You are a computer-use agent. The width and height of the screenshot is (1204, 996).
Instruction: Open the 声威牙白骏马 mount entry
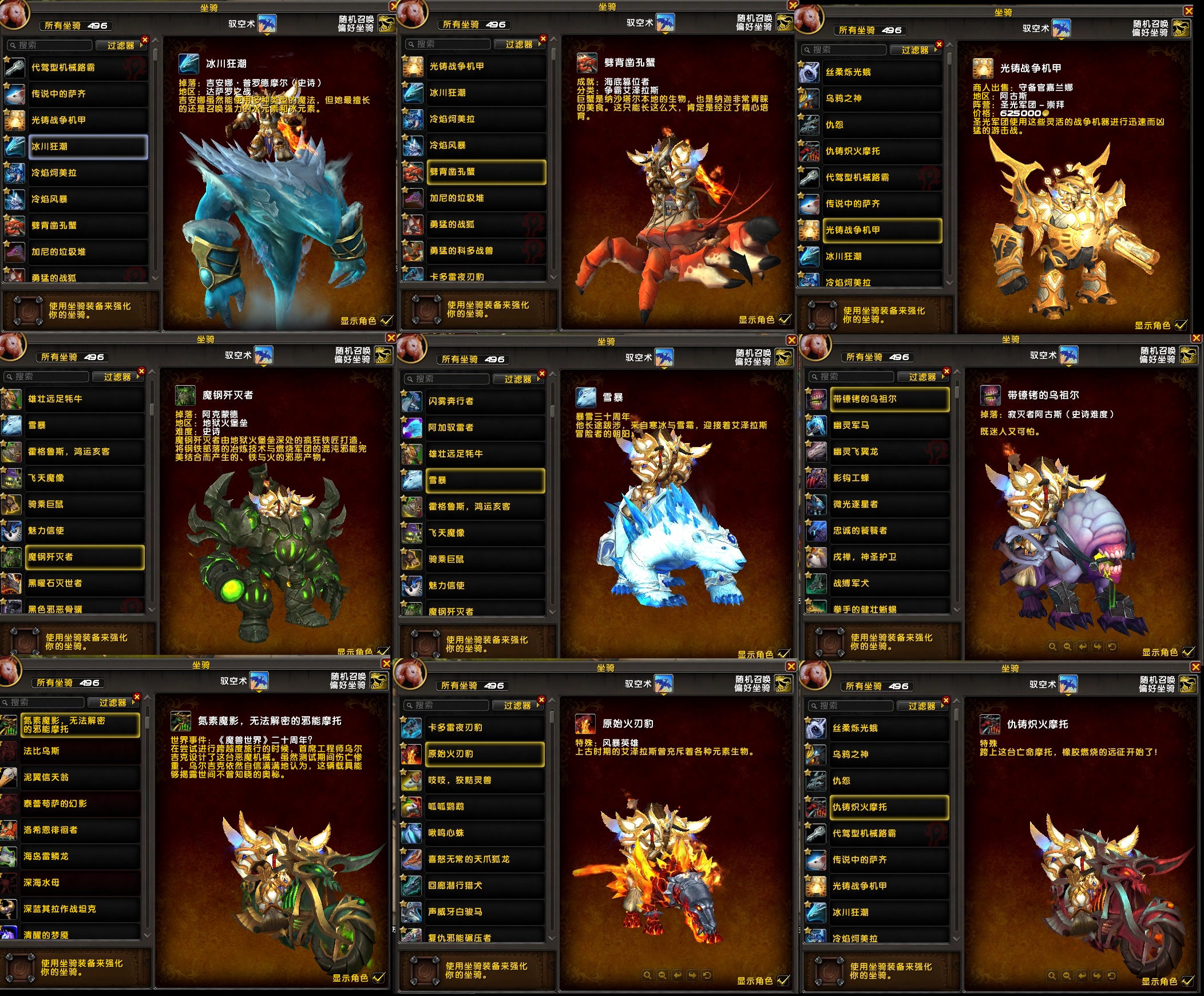(x=485, y=912)
